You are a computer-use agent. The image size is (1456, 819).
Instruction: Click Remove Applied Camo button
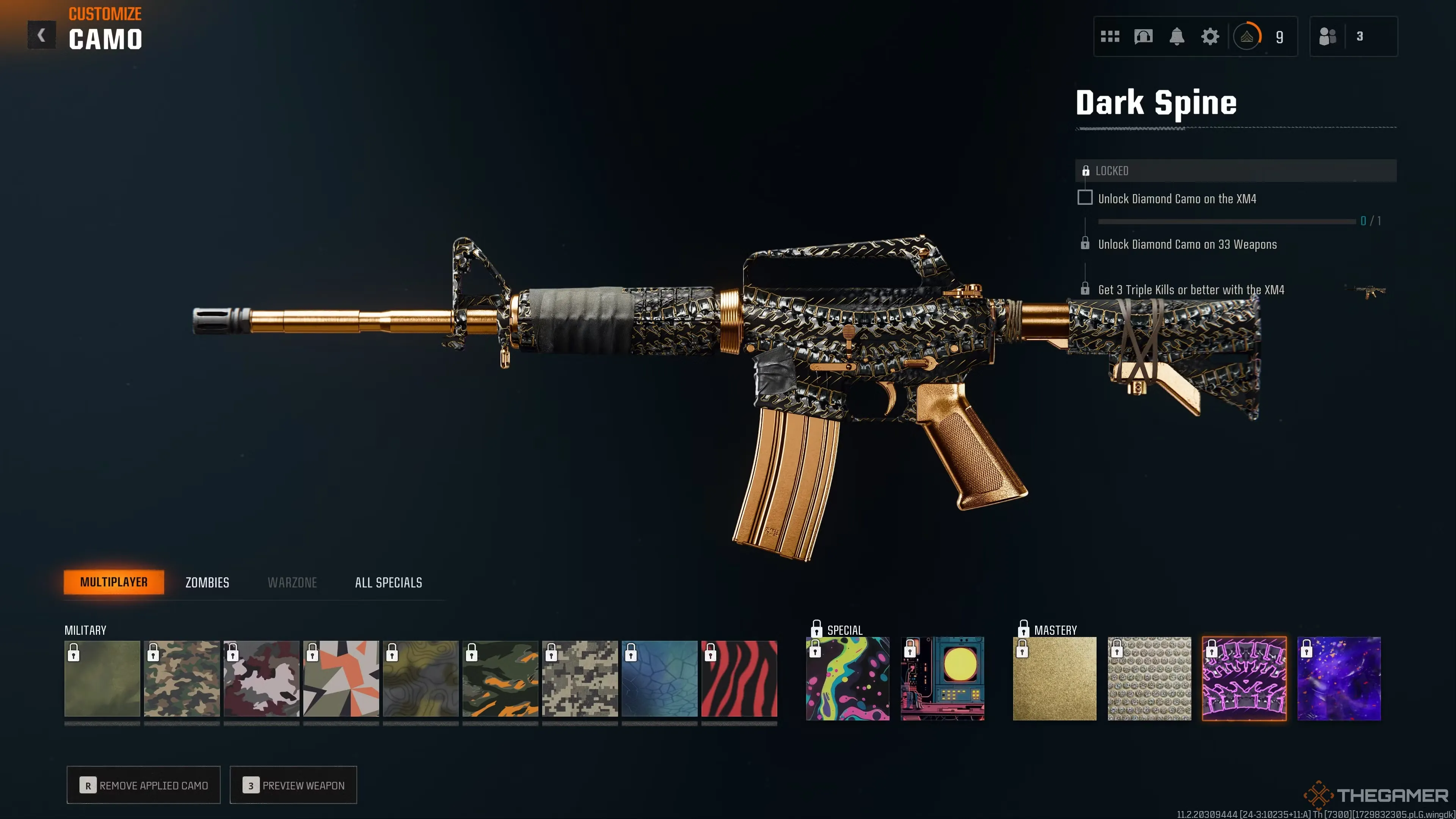(143, 785)
